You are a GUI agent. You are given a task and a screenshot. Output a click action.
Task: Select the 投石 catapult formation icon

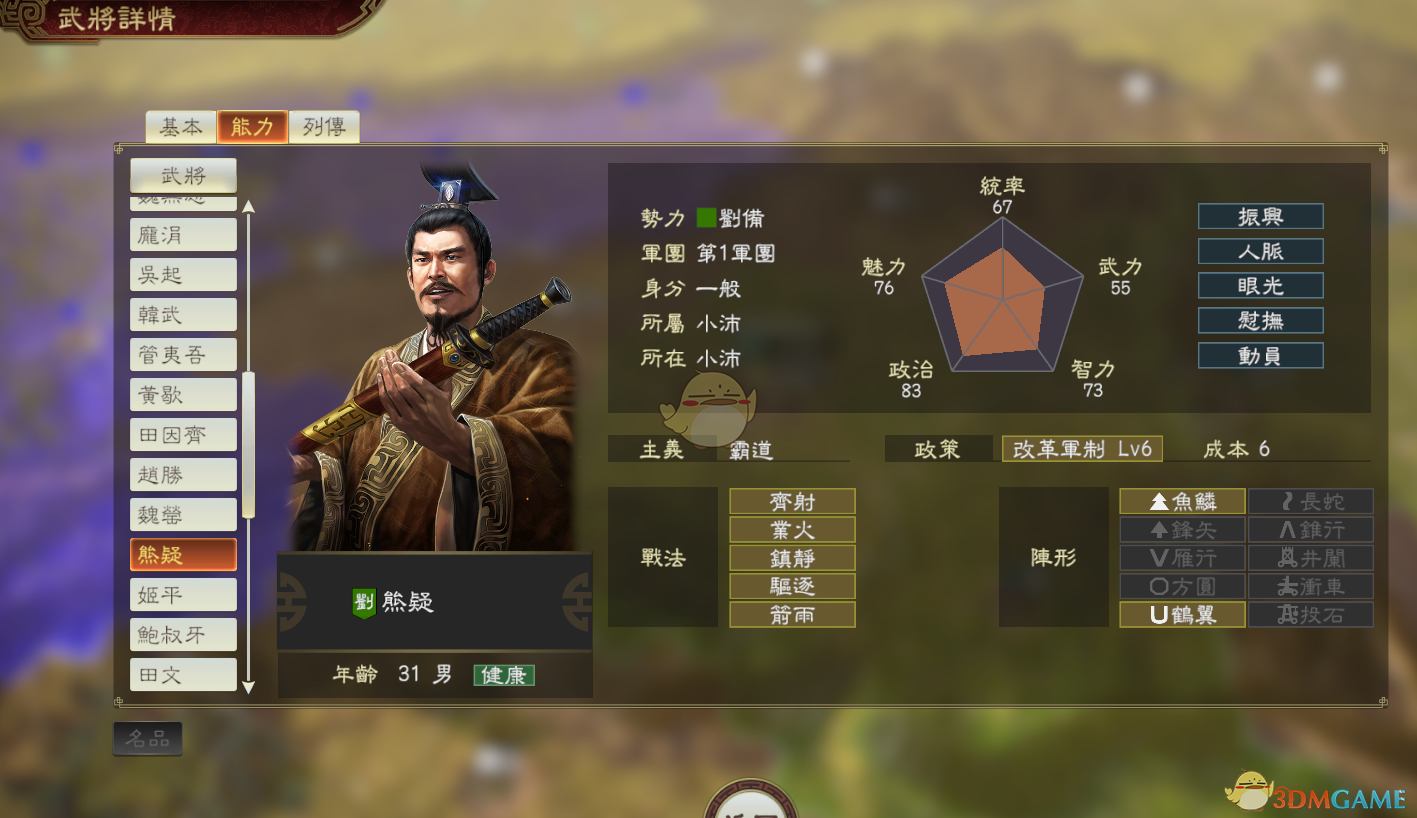click(x=1310, y=614)
